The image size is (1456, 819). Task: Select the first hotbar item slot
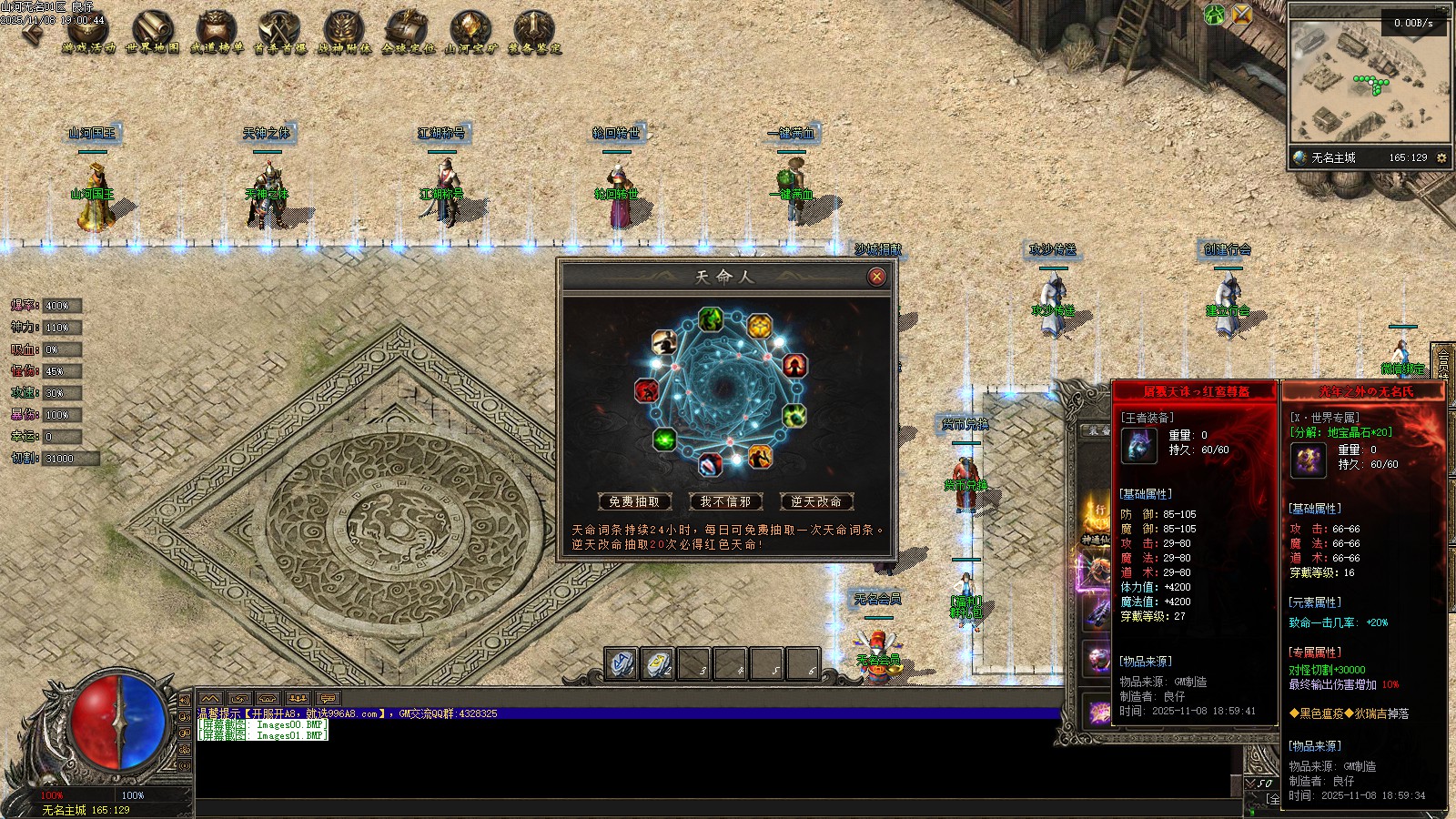[622, 663]
